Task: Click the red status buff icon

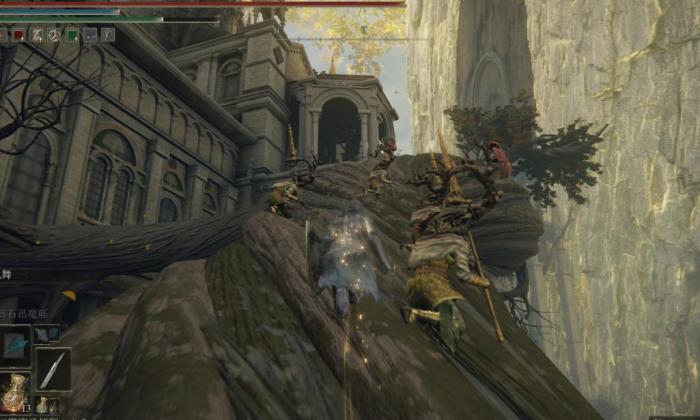Action: [18, 35]
